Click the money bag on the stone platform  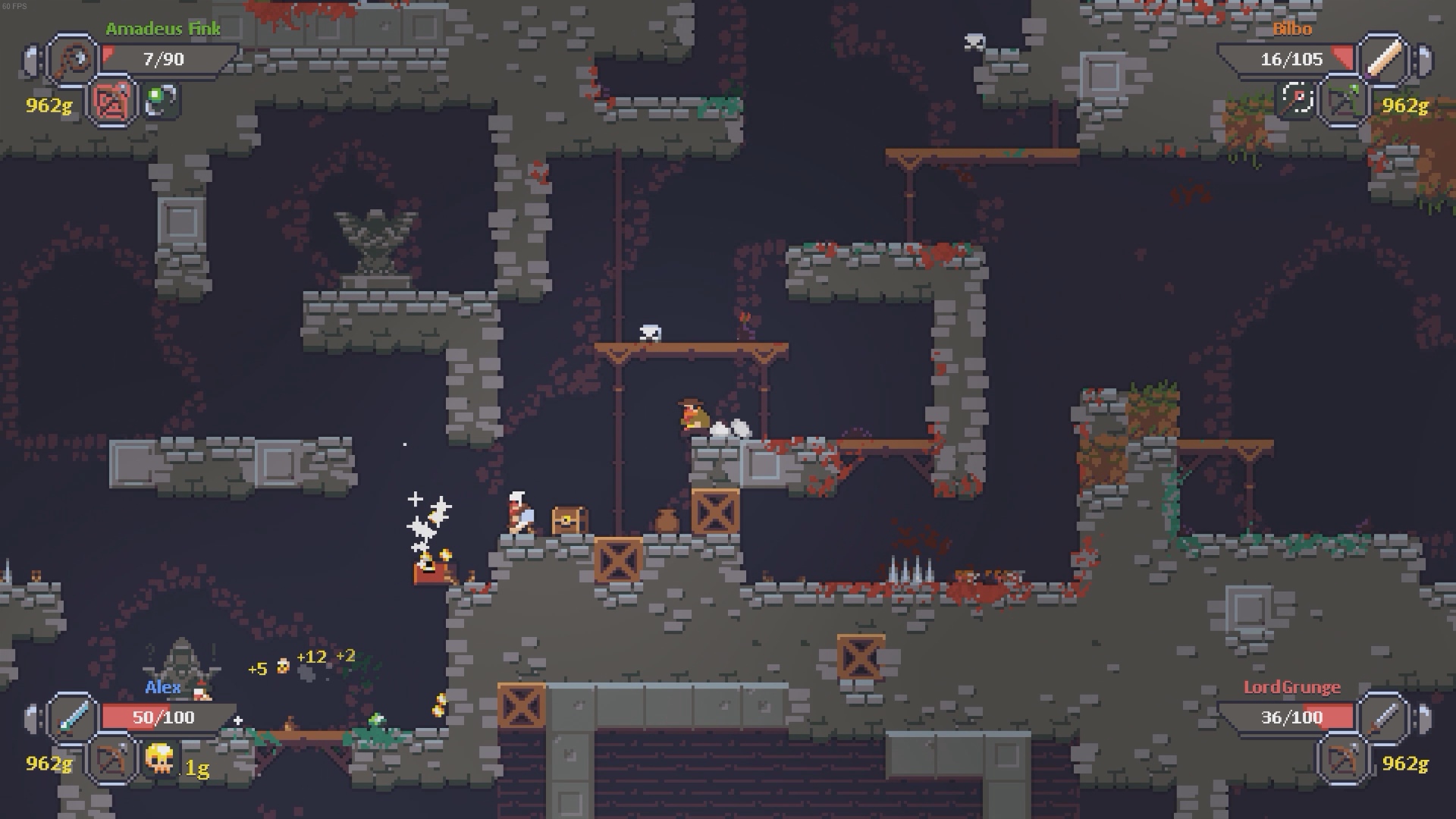[x=668, y=521]
